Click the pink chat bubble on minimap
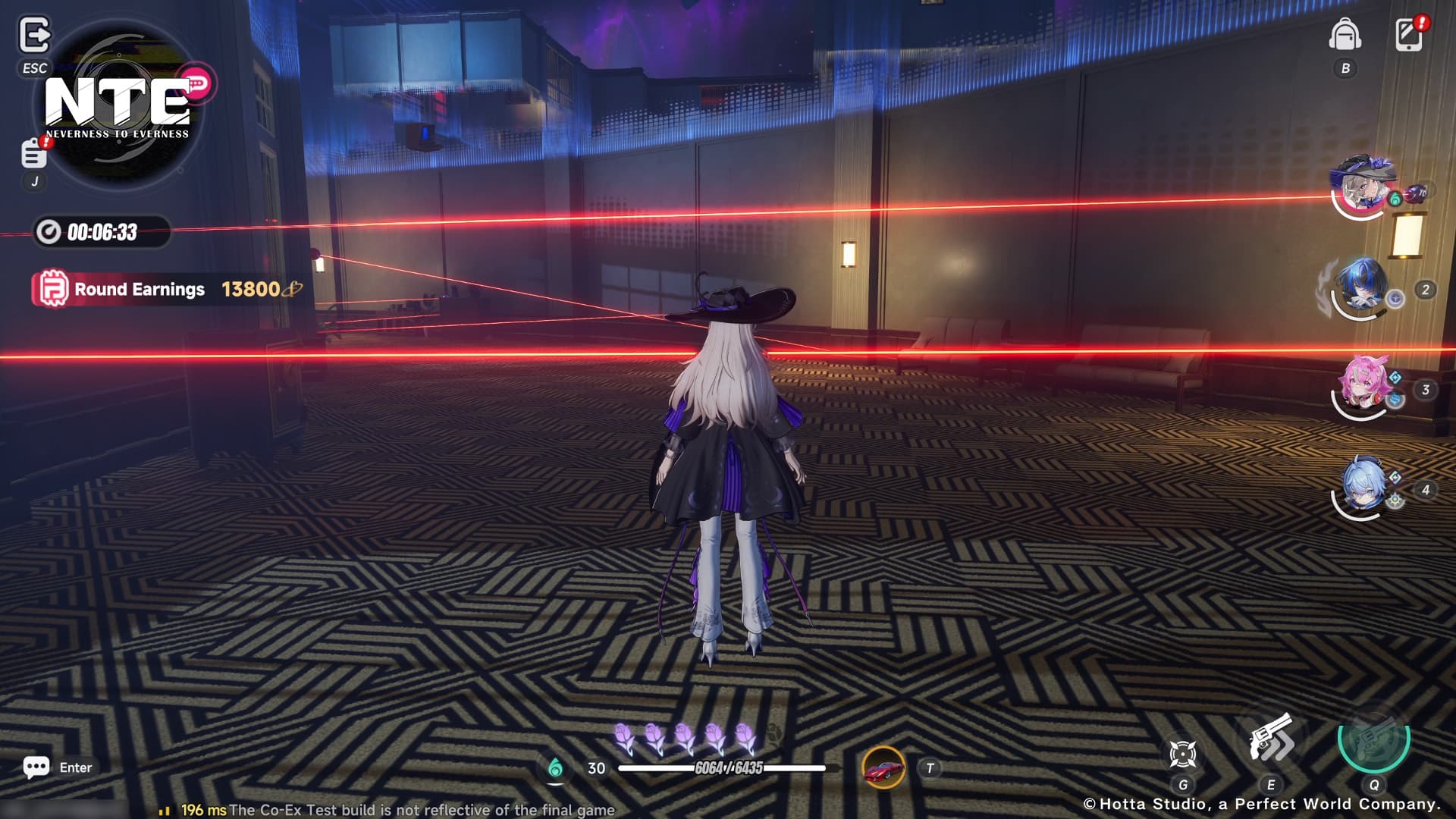 pos(196,83)
